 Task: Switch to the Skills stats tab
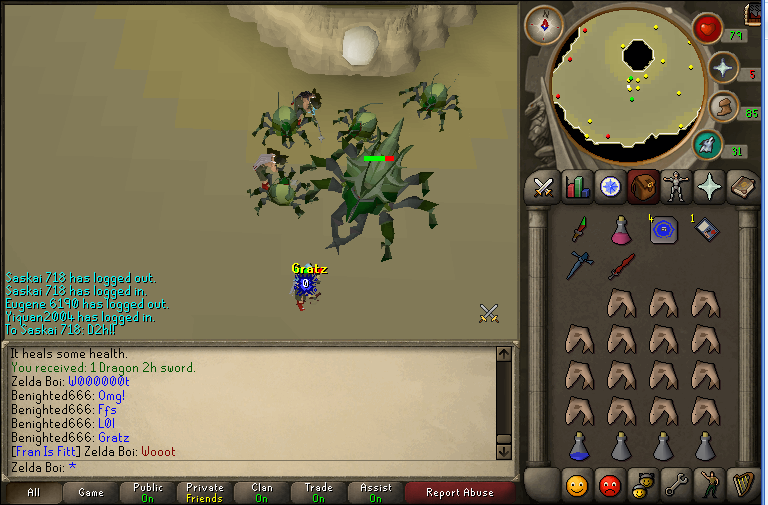point(576,186)
